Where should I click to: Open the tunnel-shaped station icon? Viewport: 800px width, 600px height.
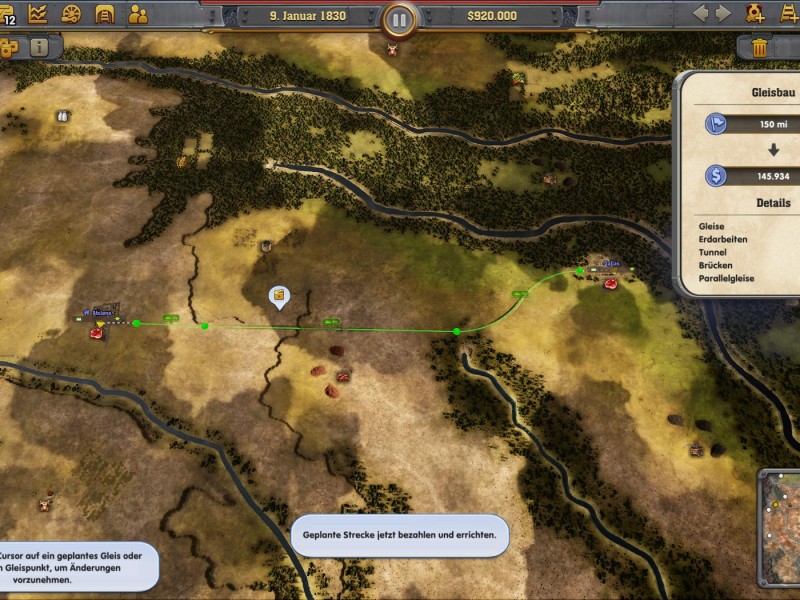coord(104,14)
